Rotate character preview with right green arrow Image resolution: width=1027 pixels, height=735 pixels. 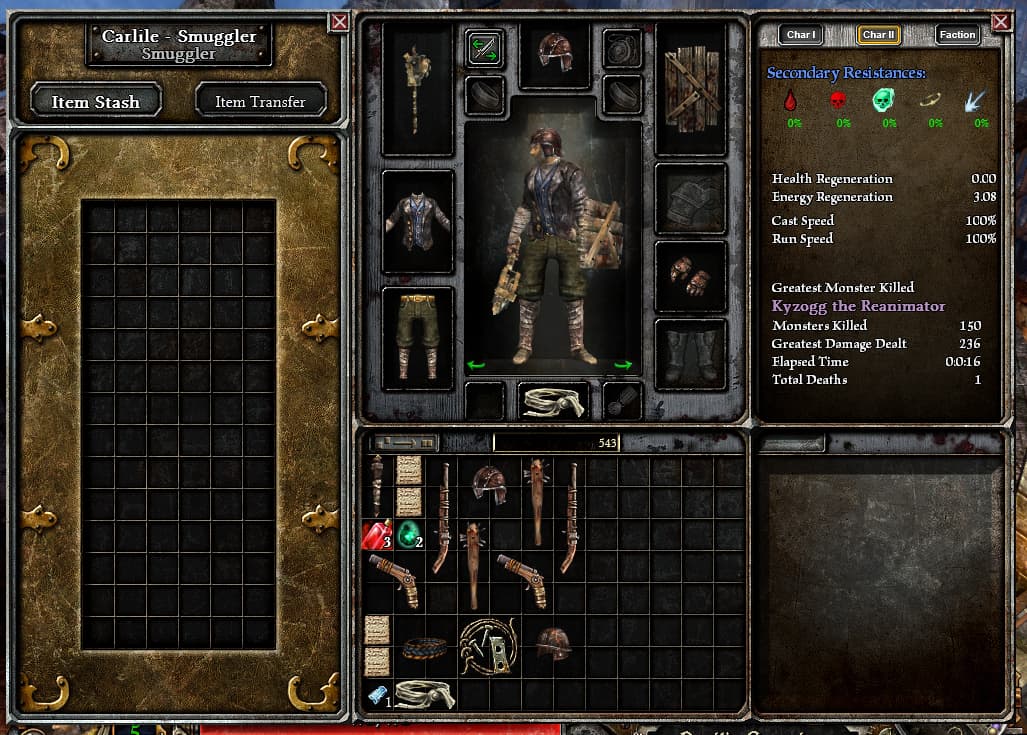pyautogui.click(x=622, y=366)
